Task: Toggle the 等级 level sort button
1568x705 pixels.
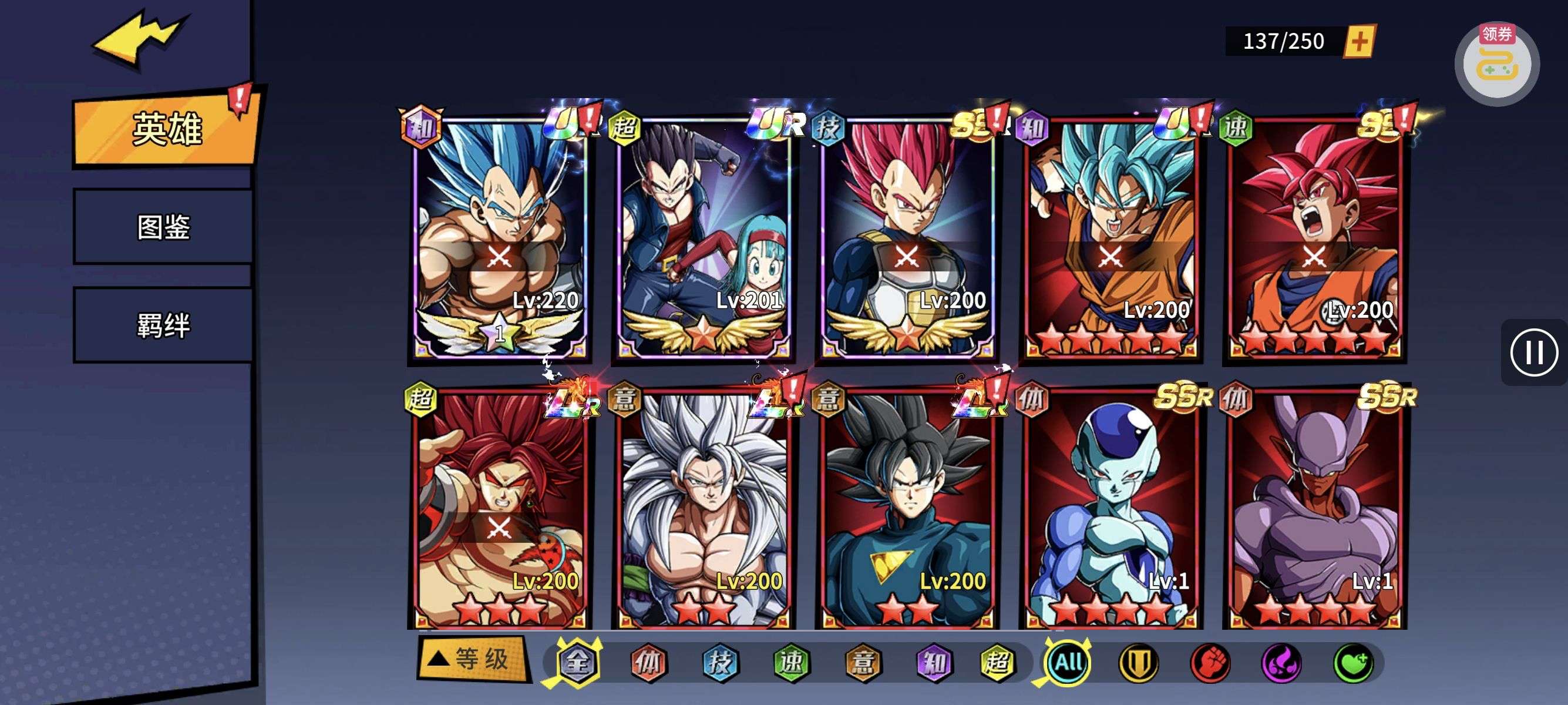Action: pos(472,659)
